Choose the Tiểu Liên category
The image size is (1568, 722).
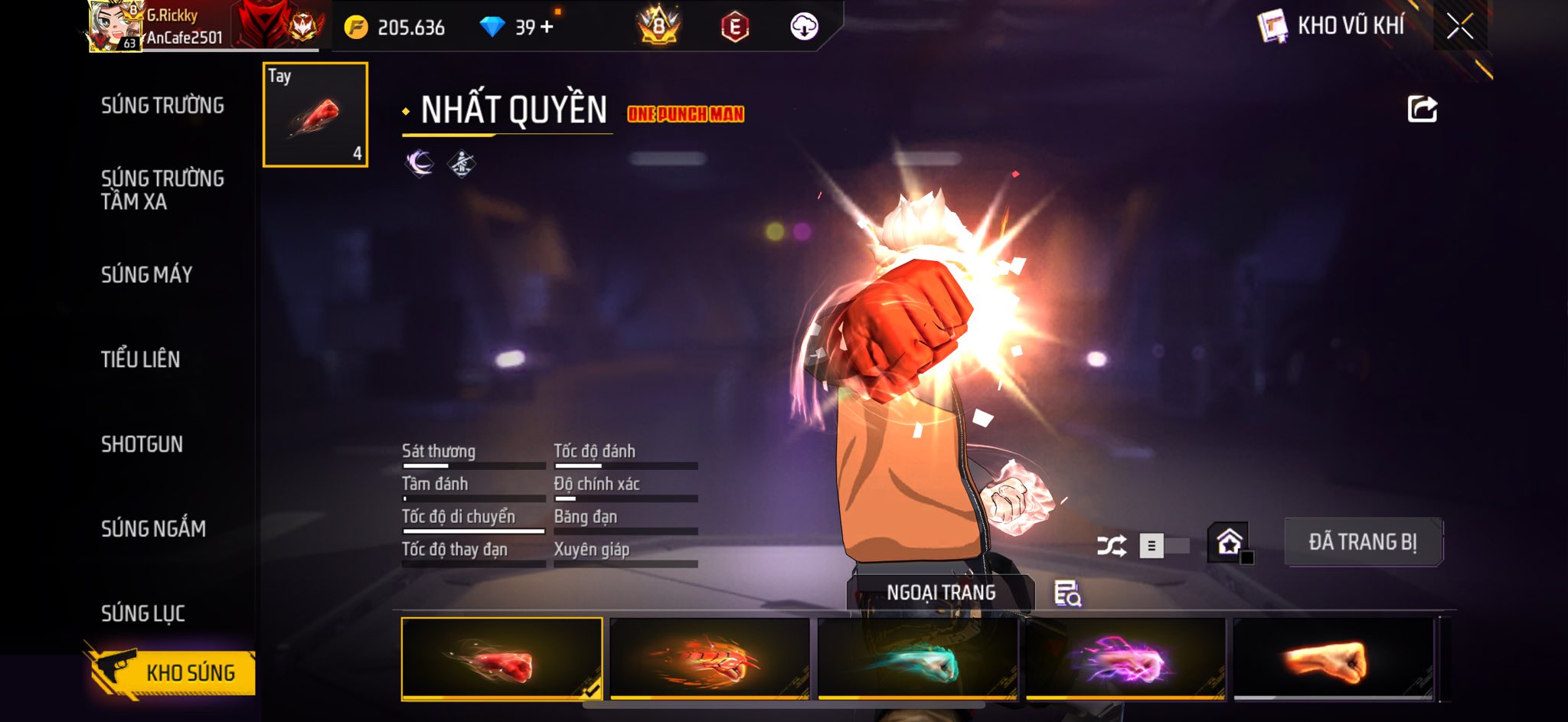[140, 359]
